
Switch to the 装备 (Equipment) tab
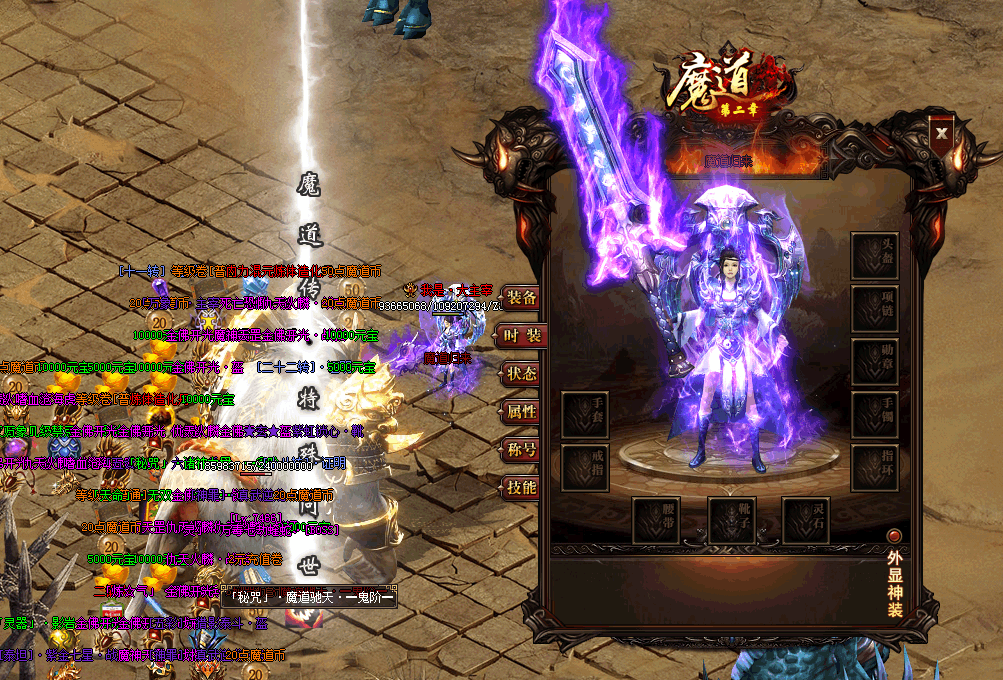point(520,297)
